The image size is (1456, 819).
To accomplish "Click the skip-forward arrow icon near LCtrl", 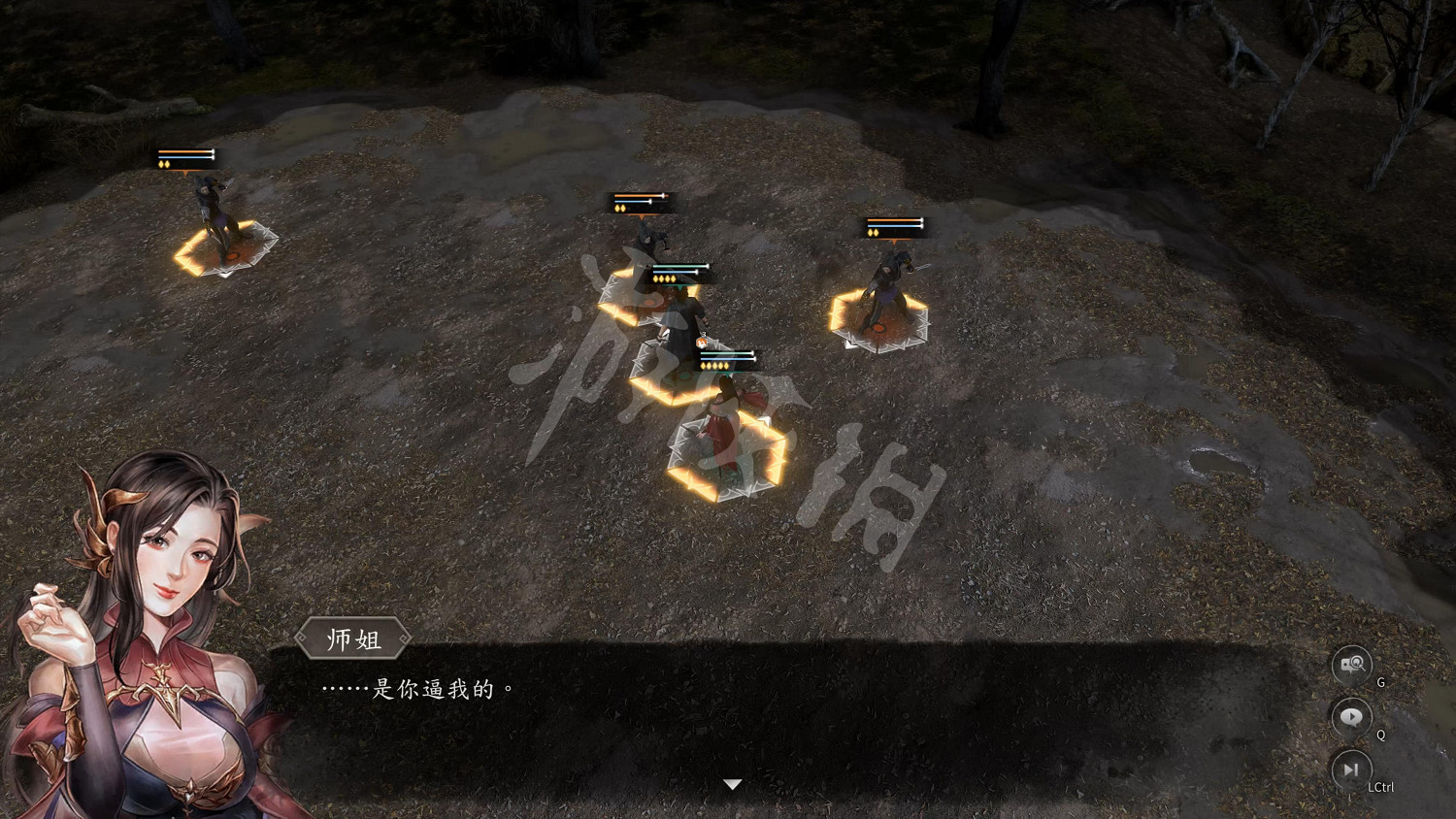I will (1351, 770).
